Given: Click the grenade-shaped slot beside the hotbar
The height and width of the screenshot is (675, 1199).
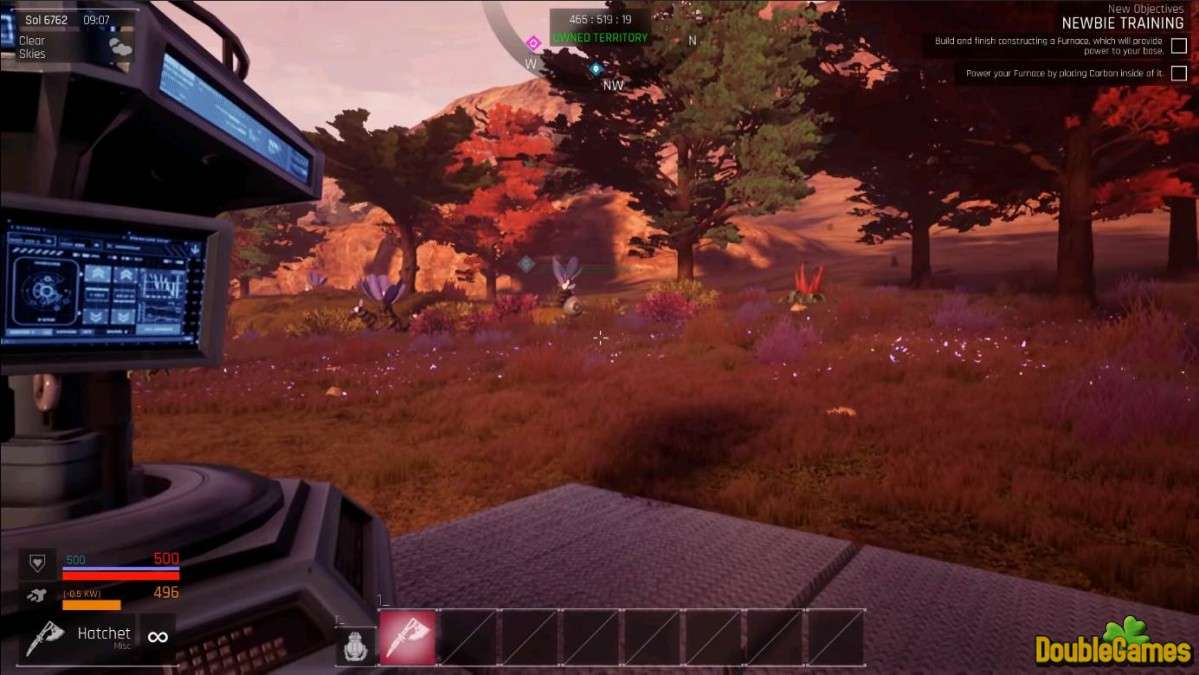Looking at the screenshot, I should 353,647.
